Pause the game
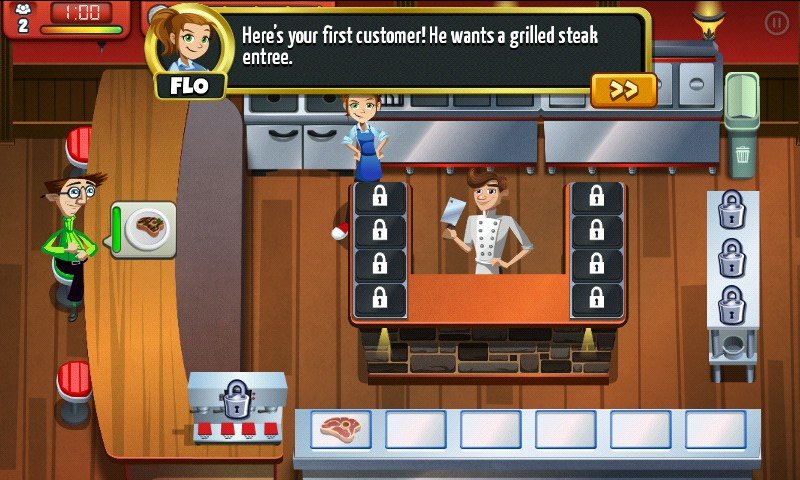The width and height of the screenshot is (800, 480). 776,21
